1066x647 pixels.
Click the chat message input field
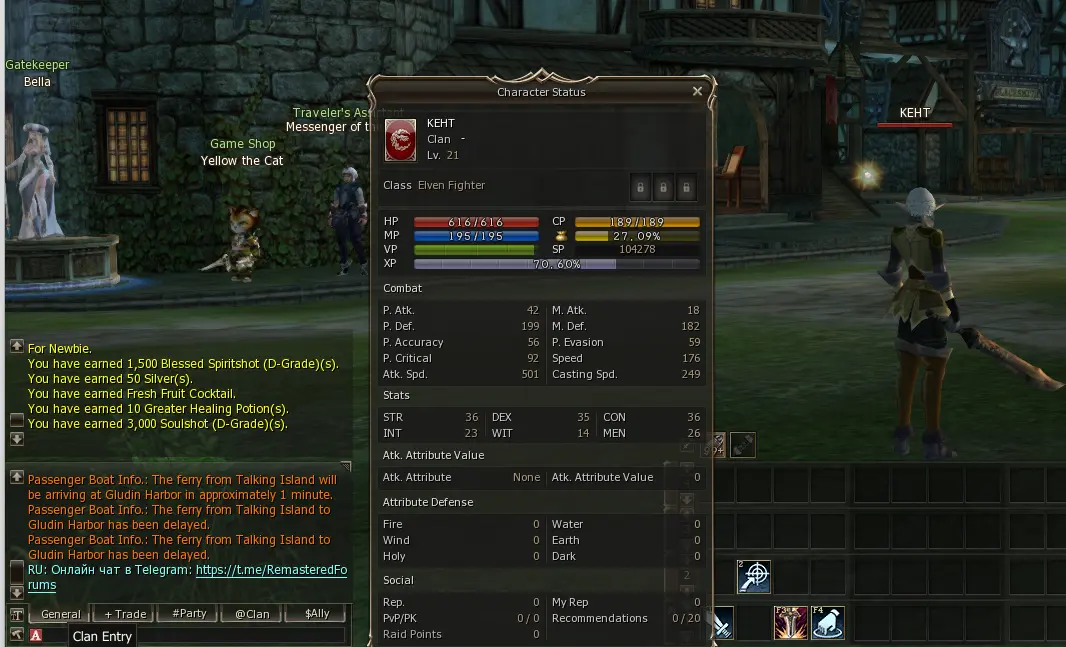240,635
